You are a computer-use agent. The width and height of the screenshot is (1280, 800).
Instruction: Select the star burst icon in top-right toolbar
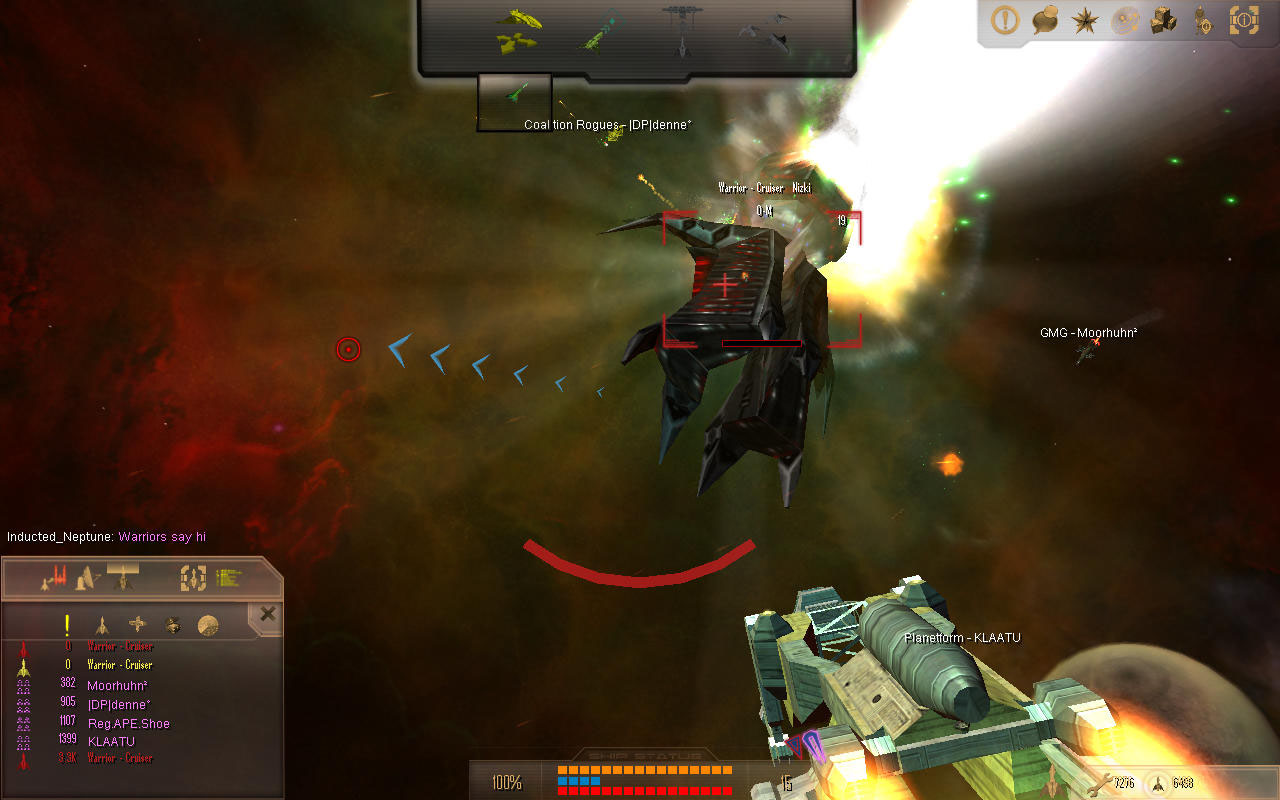[x=1084, y=21]
